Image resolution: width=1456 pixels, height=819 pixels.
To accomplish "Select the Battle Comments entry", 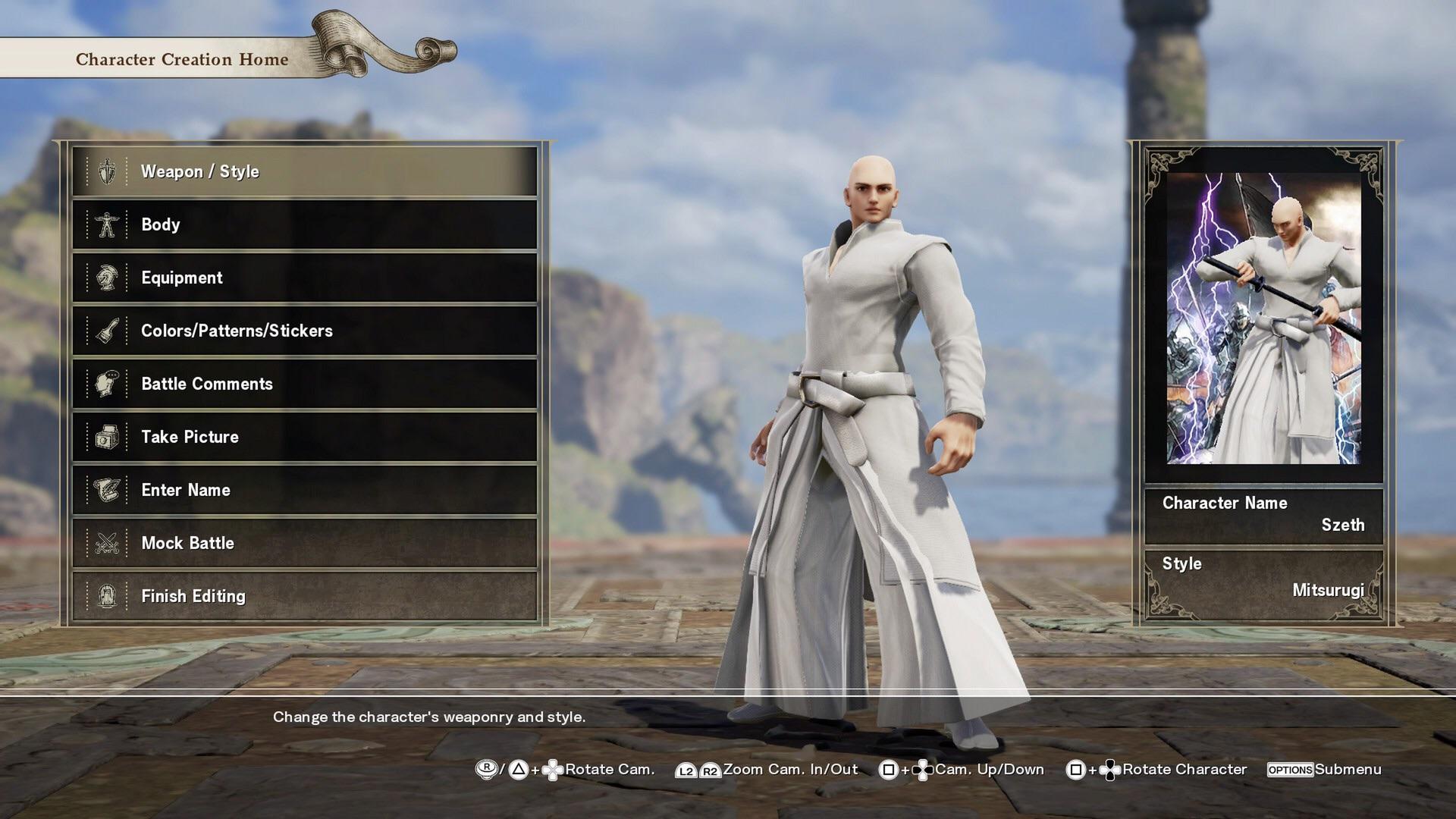I will coord(305,384).
